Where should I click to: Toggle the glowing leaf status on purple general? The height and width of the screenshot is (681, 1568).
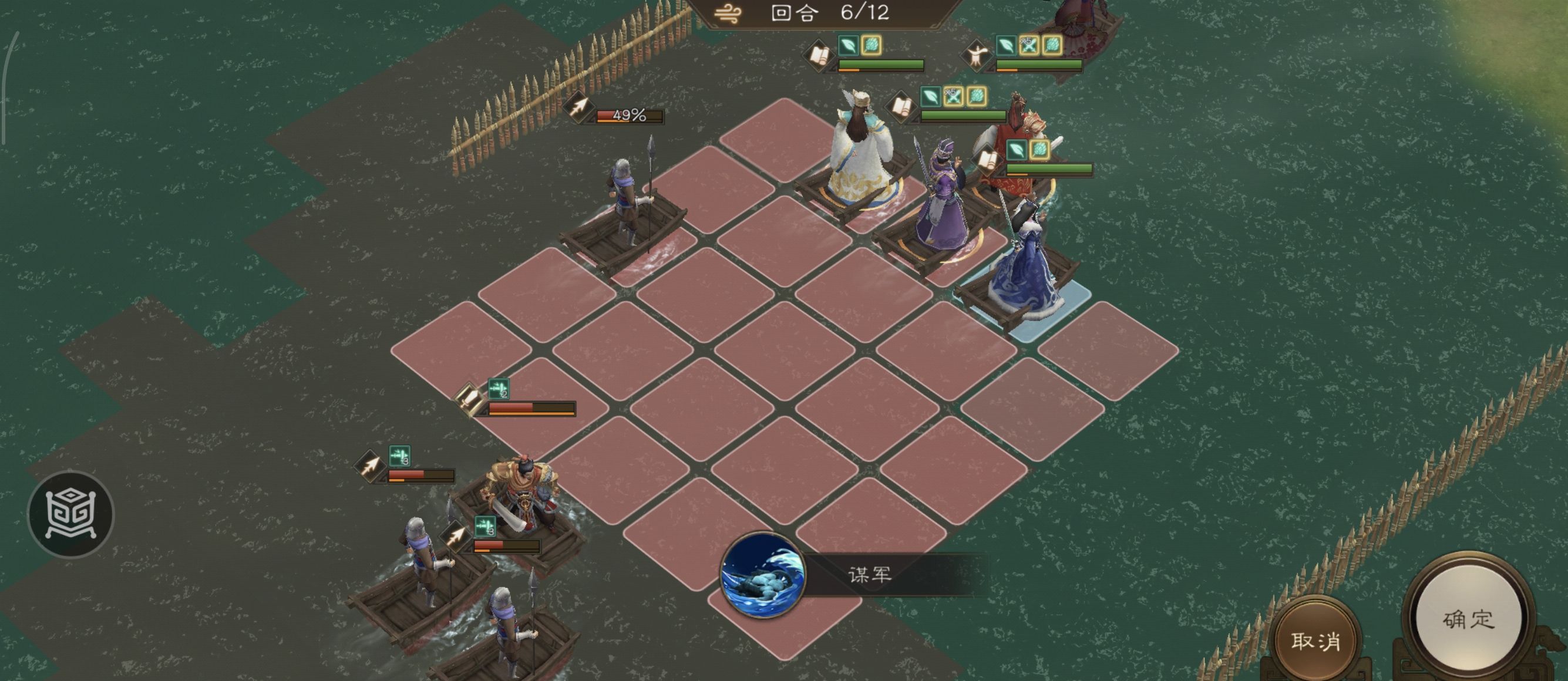(x=931, y=98)
